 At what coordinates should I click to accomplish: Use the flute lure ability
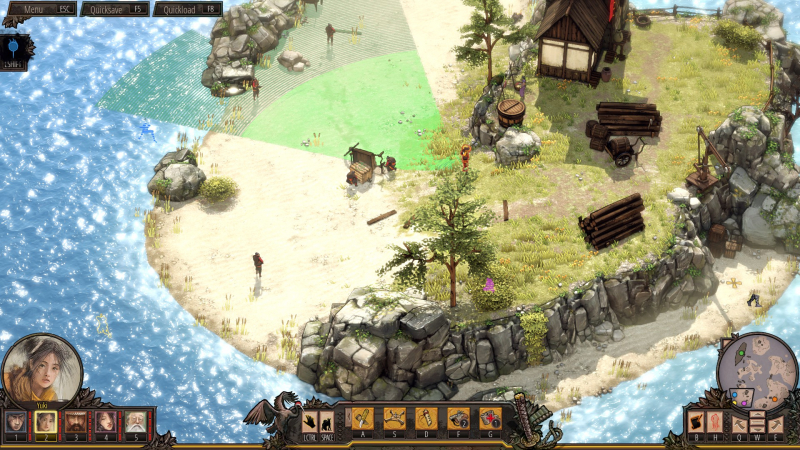click(427, 417)
